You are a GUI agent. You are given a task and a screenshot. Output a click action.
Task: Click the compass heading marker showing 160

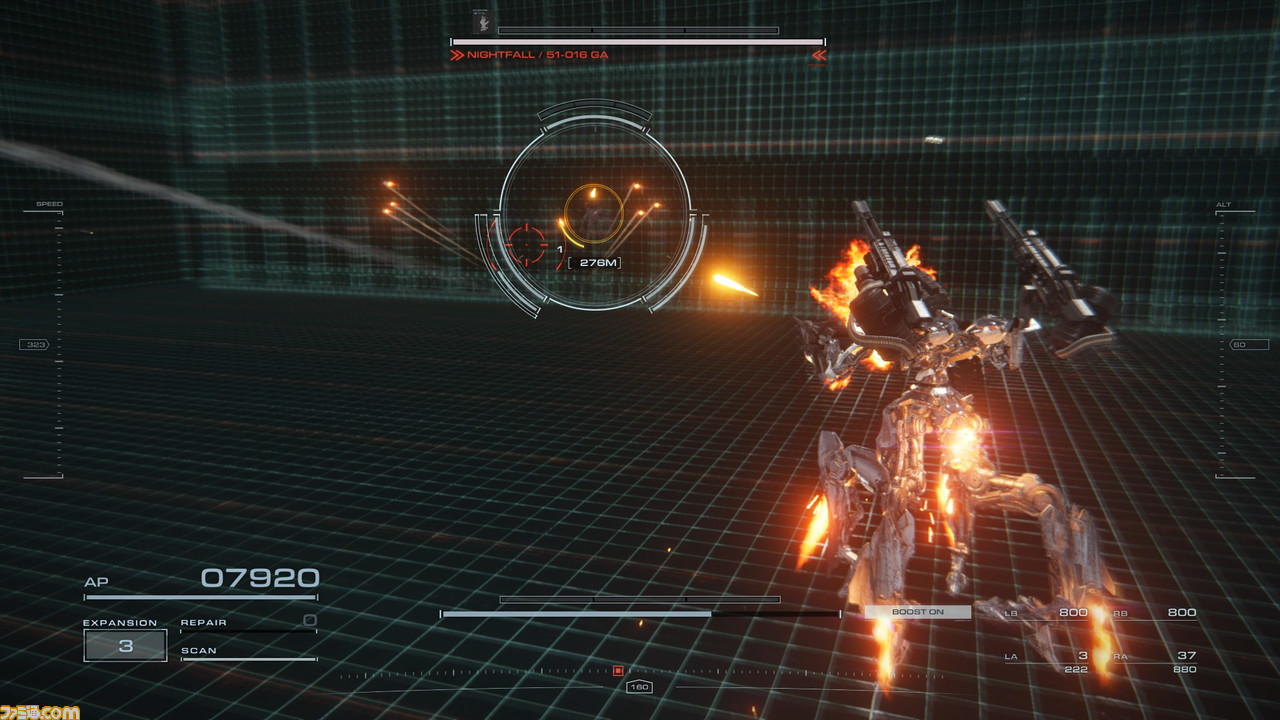tap(639, 687)
